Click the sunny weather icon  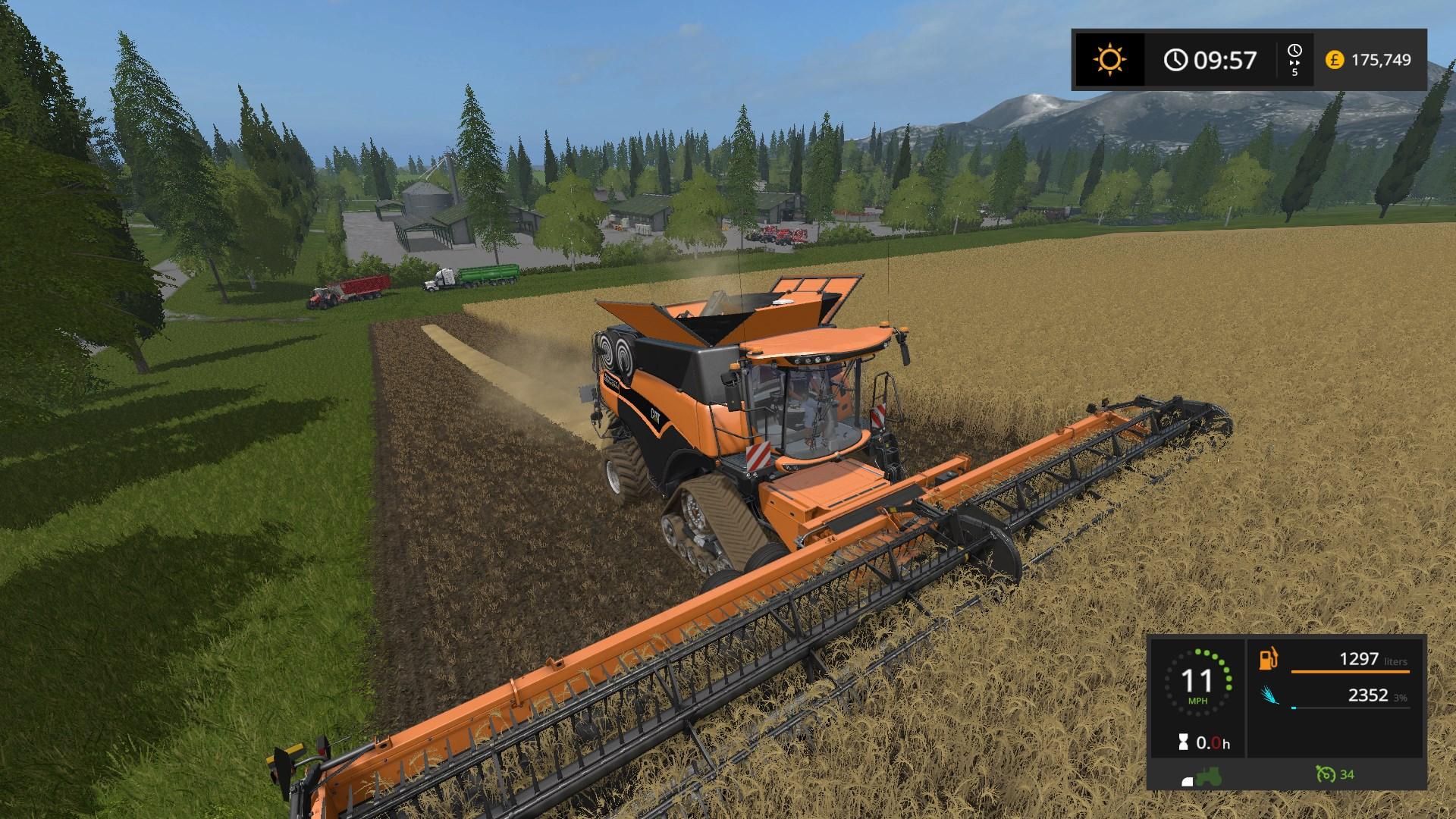pos(1110,60)
